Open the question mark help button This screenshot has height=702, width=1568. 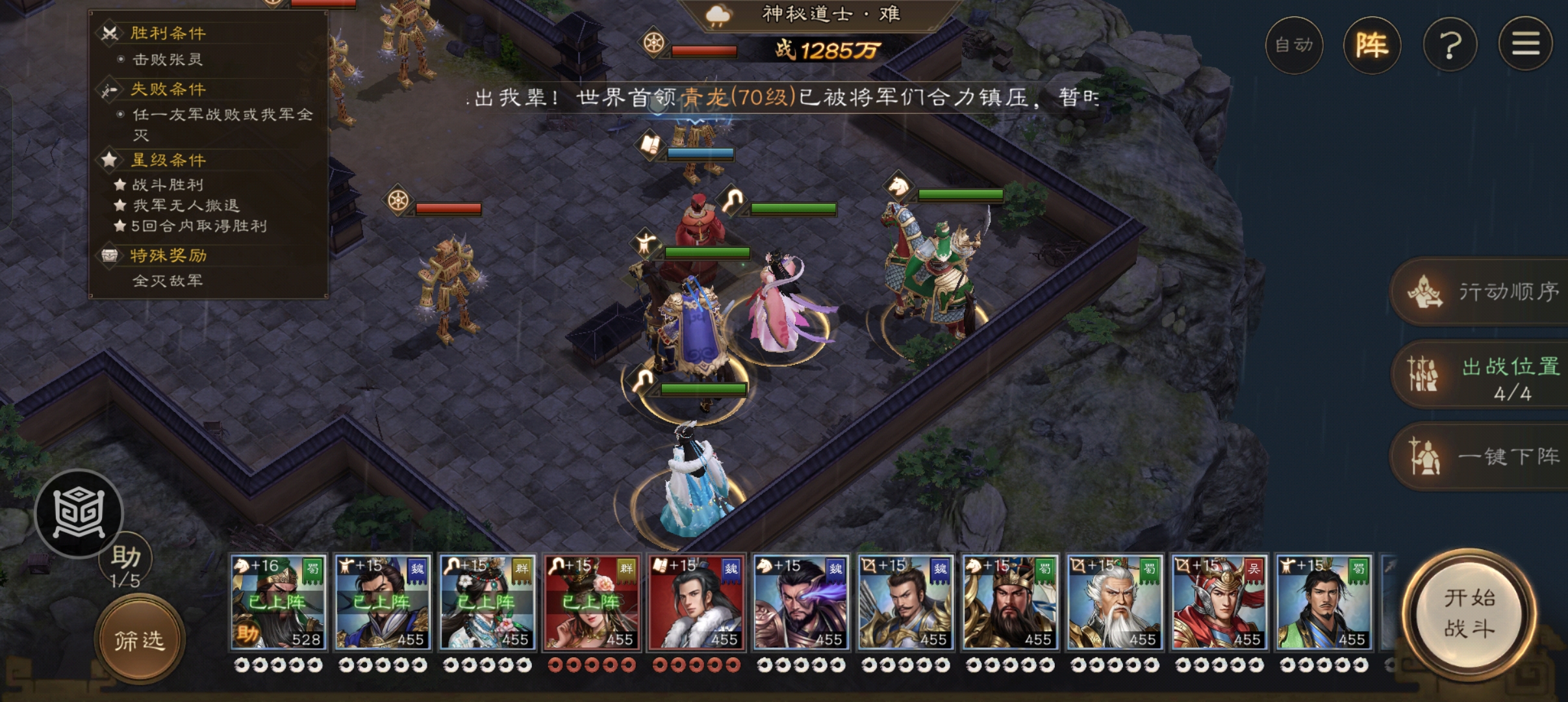[x=1450, y=45]
